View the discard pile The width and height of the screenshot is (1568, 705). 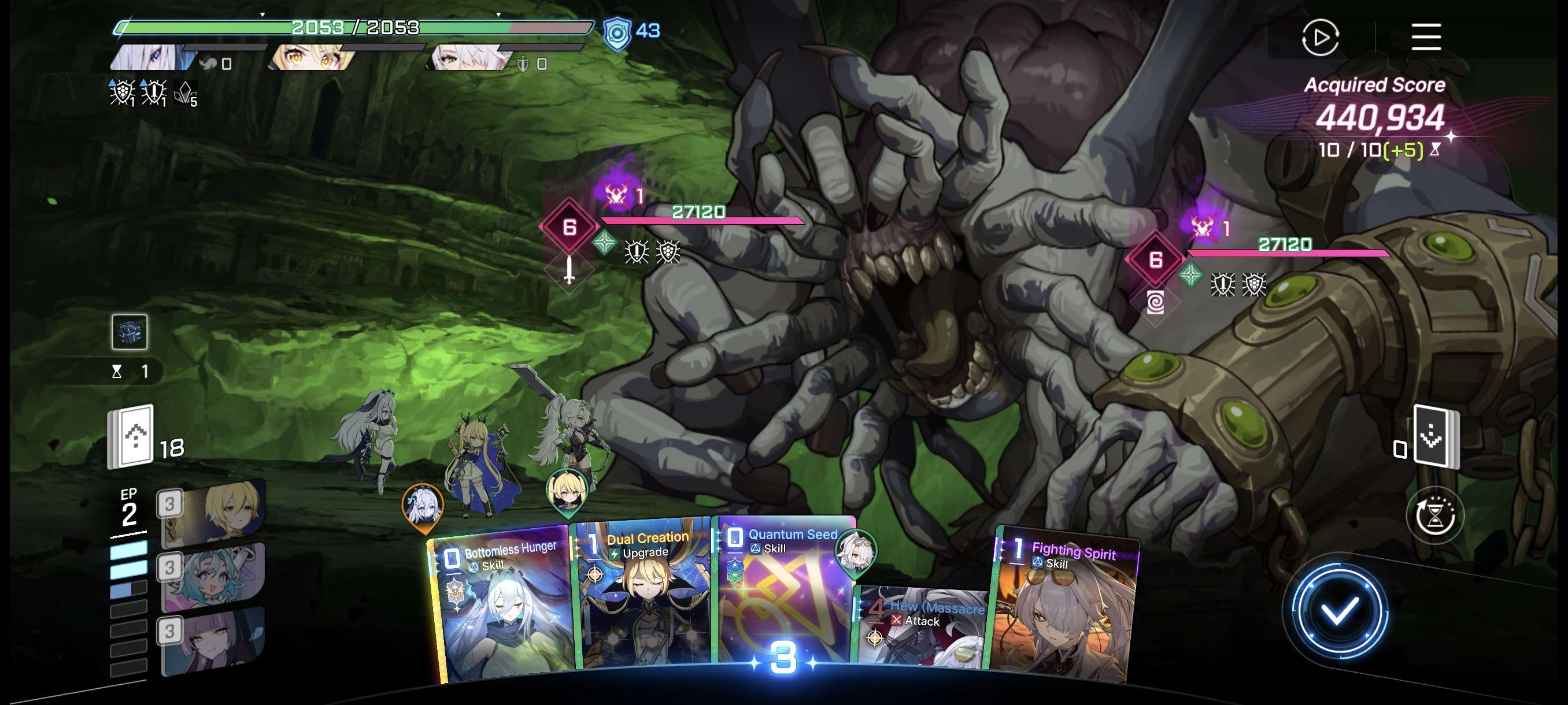1435,436
